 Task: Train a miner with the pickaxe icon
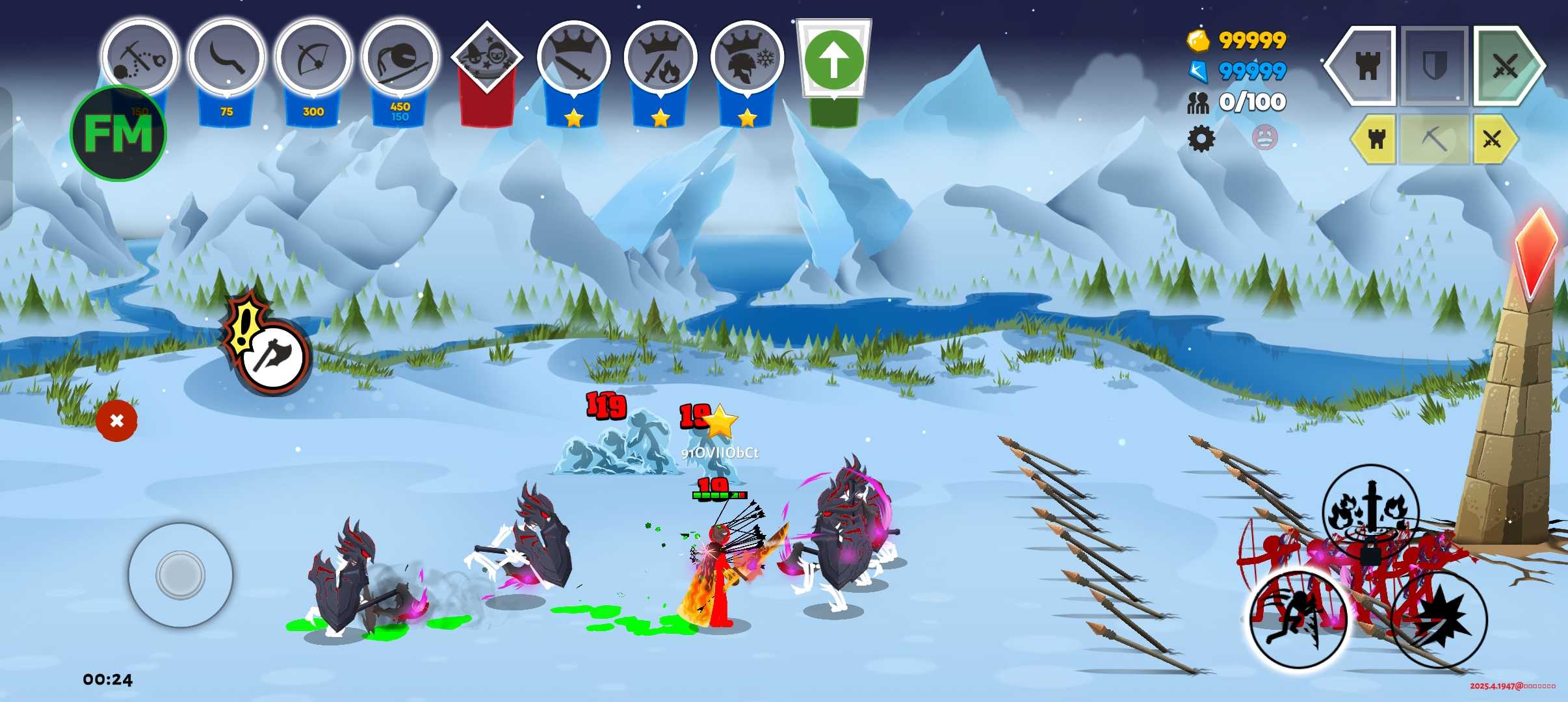point(140,57)
